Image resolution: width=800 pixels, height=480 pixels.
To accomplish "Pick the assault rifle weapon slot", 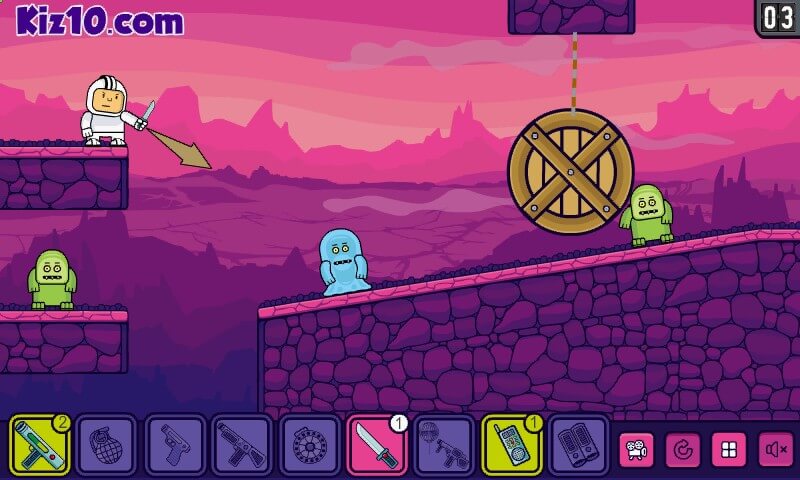I will (x=242, y=444).
